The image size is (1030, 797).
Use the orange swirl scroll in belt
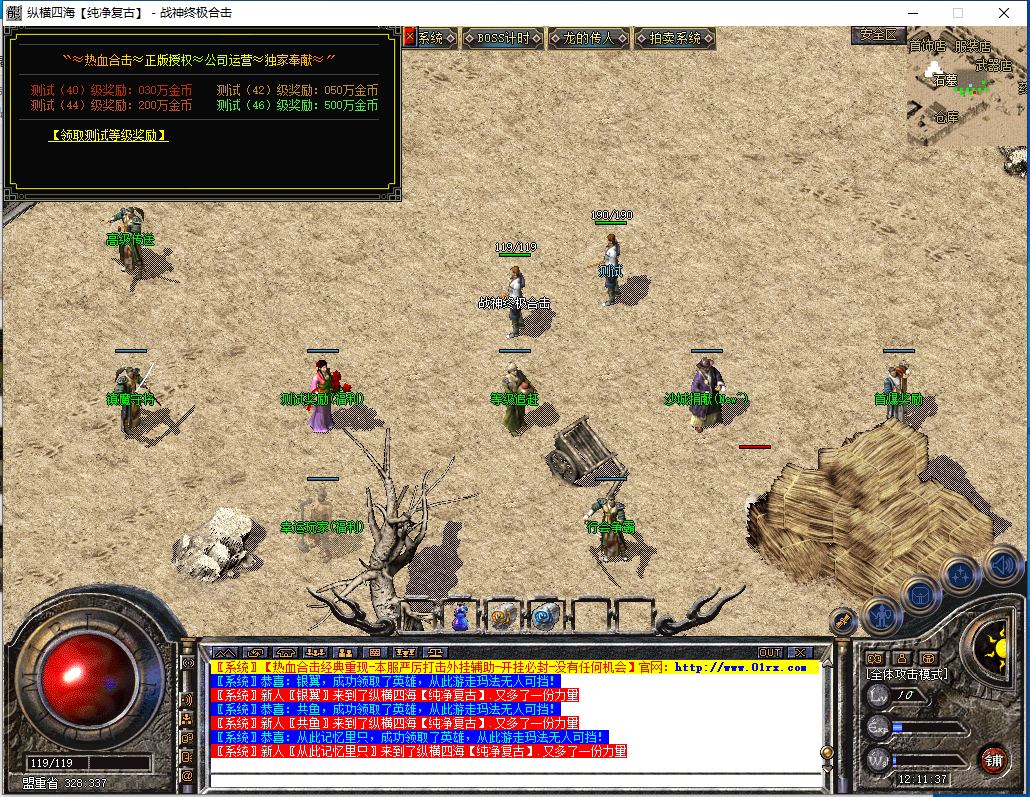(503, 617)
